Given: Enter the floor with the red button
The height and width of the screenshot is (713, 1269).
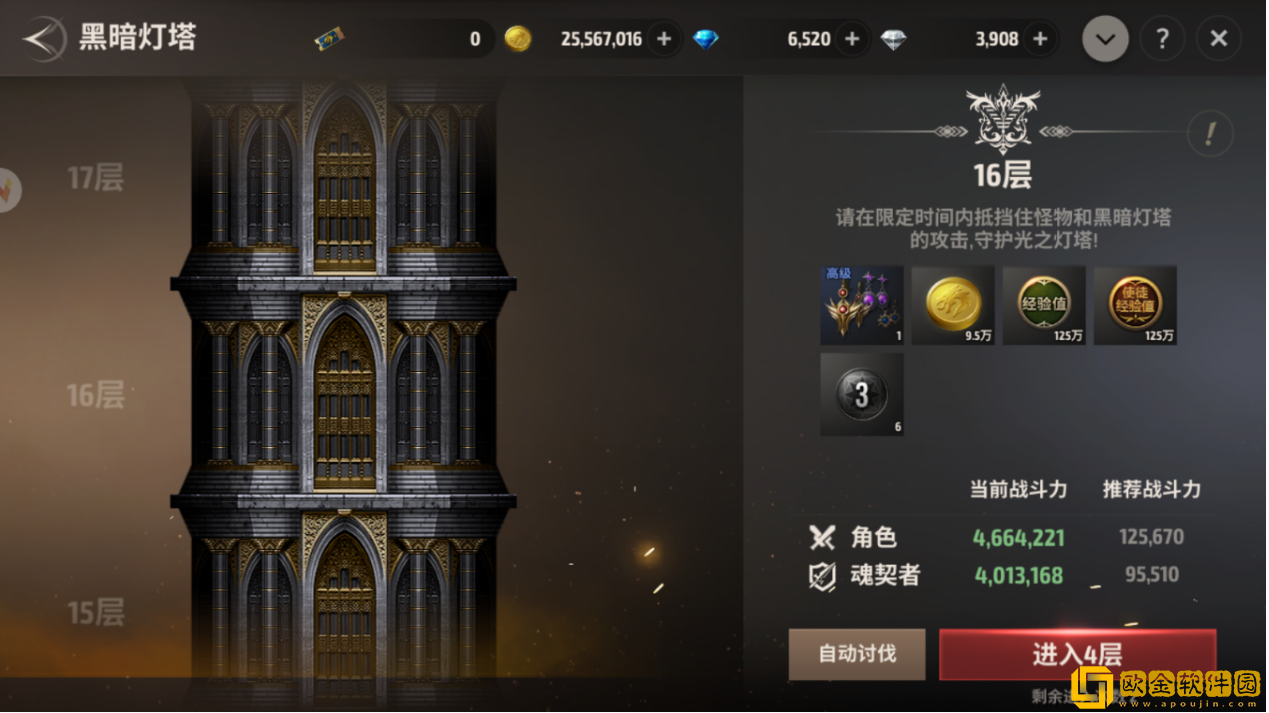Looking at the screenshot, I should [1077, 654].
